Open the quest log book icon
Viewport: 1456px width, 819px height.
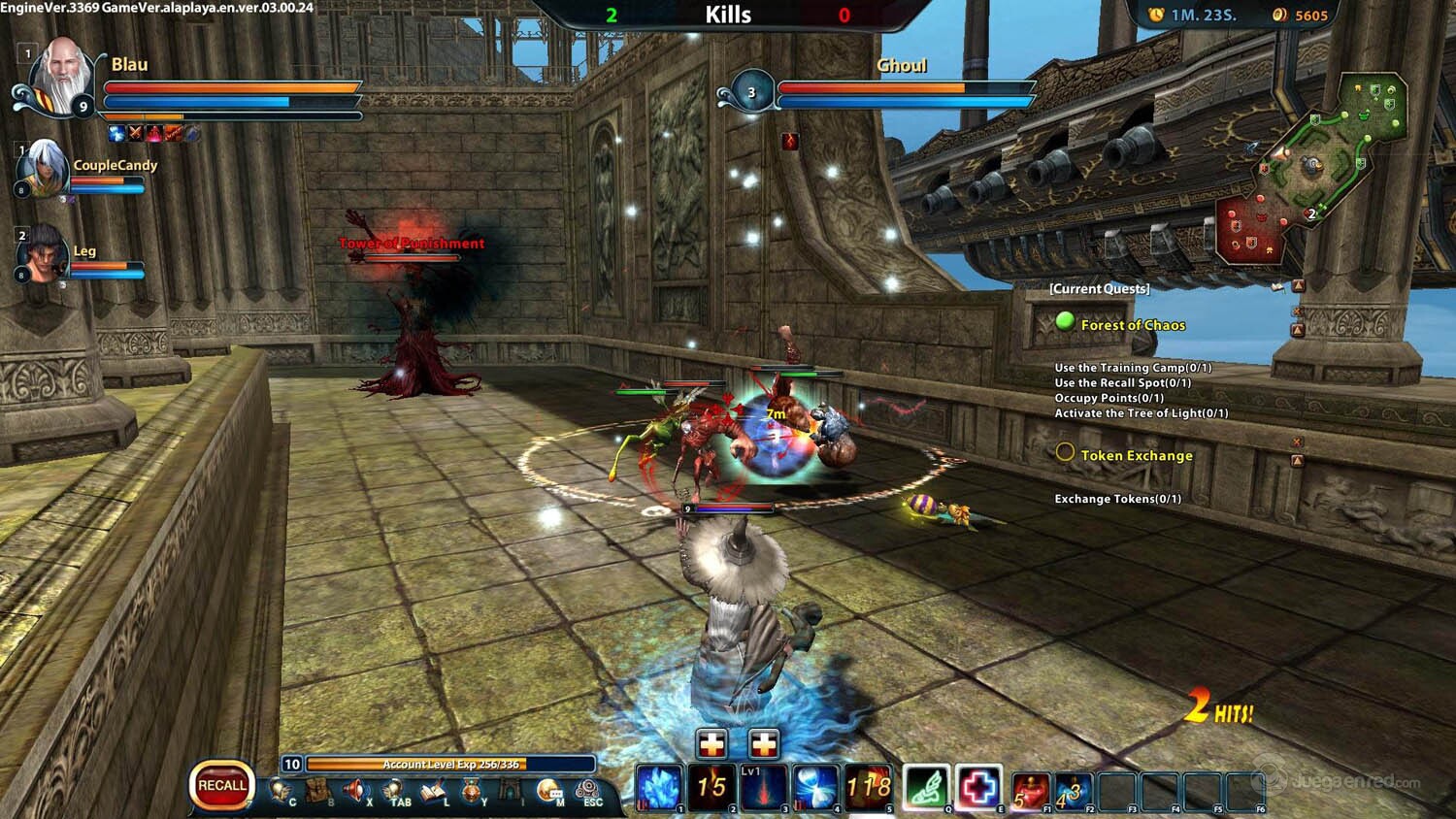[433, 791]
